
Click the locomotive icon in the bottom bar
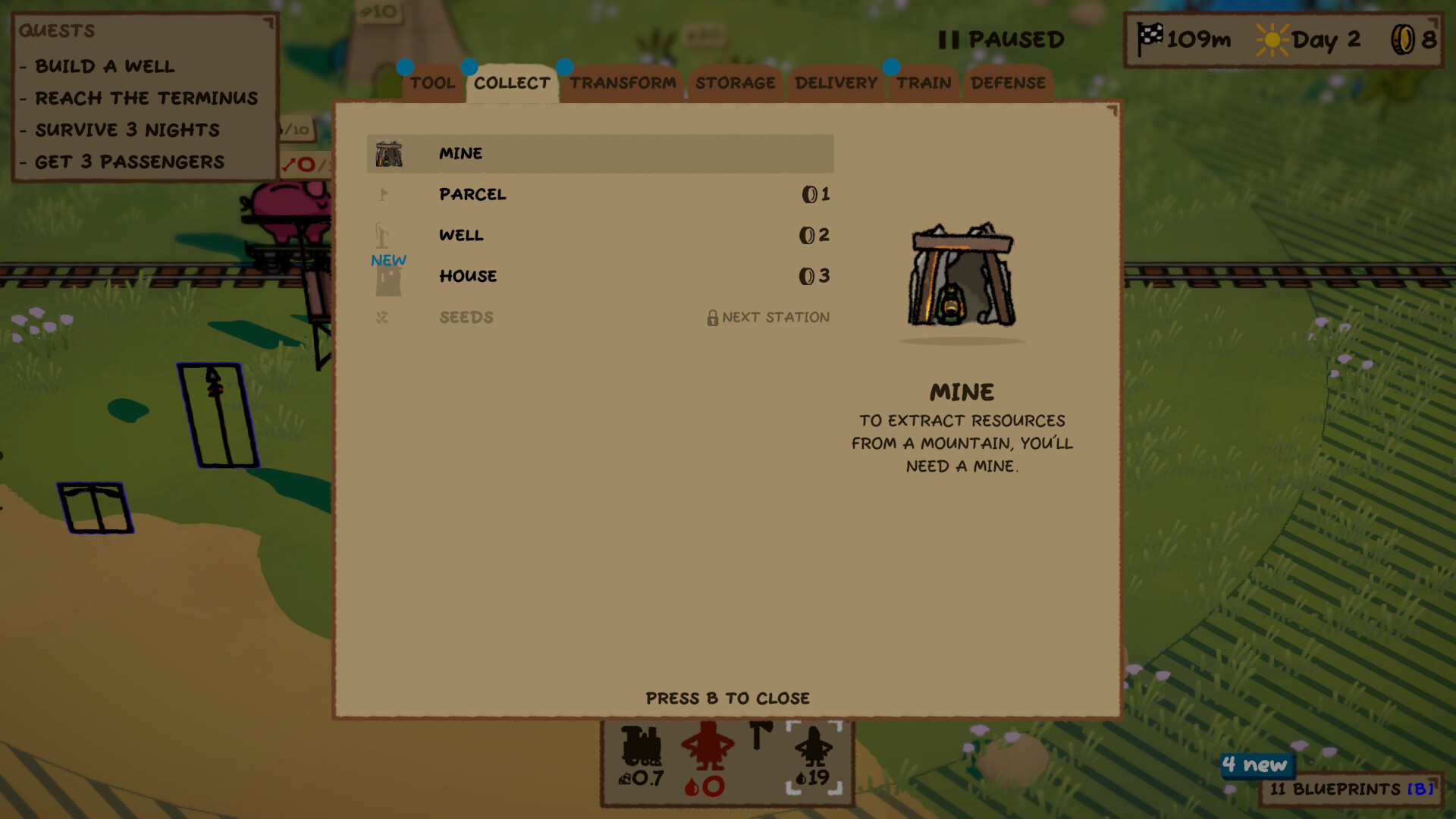641,747
